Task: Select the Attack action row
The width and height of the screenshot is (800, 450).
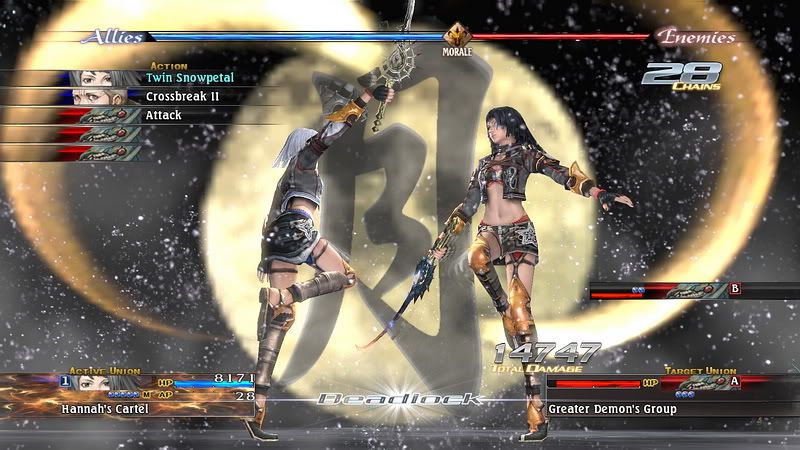Action: point(163,115)
